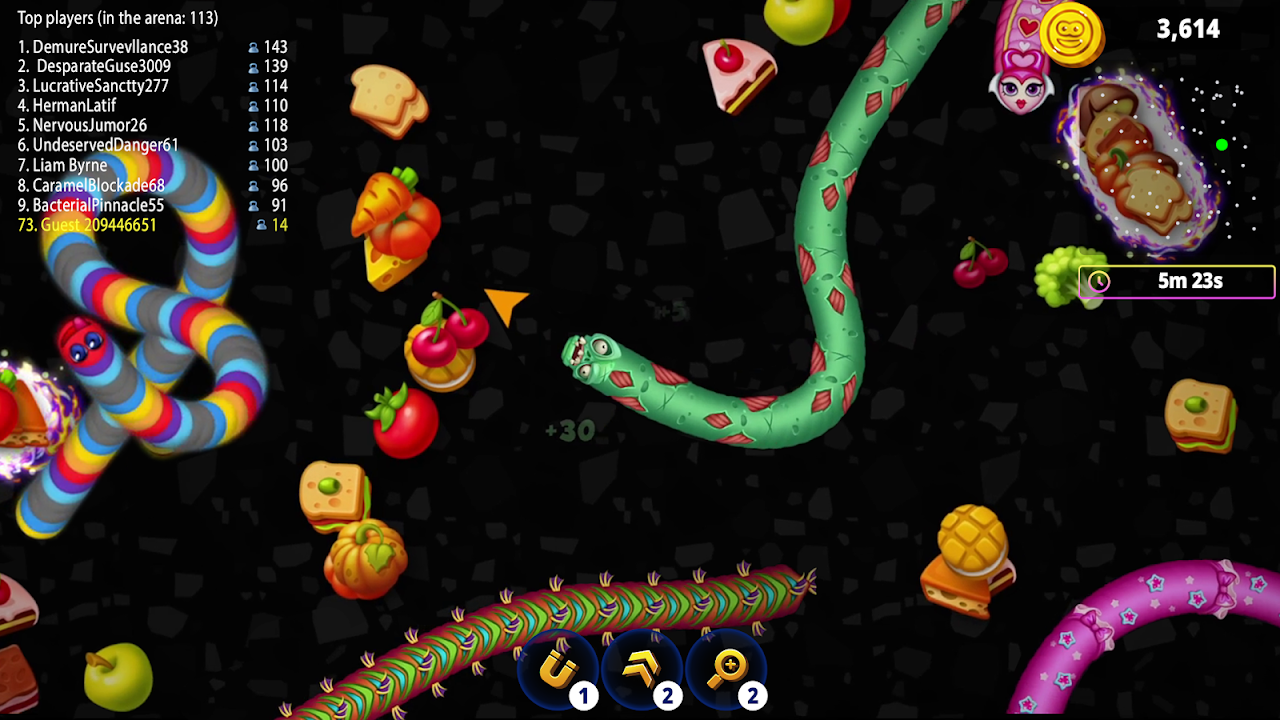Activate the magnet power-up icon
This screenshot has height=720, width=1280.
coord(558,670)
